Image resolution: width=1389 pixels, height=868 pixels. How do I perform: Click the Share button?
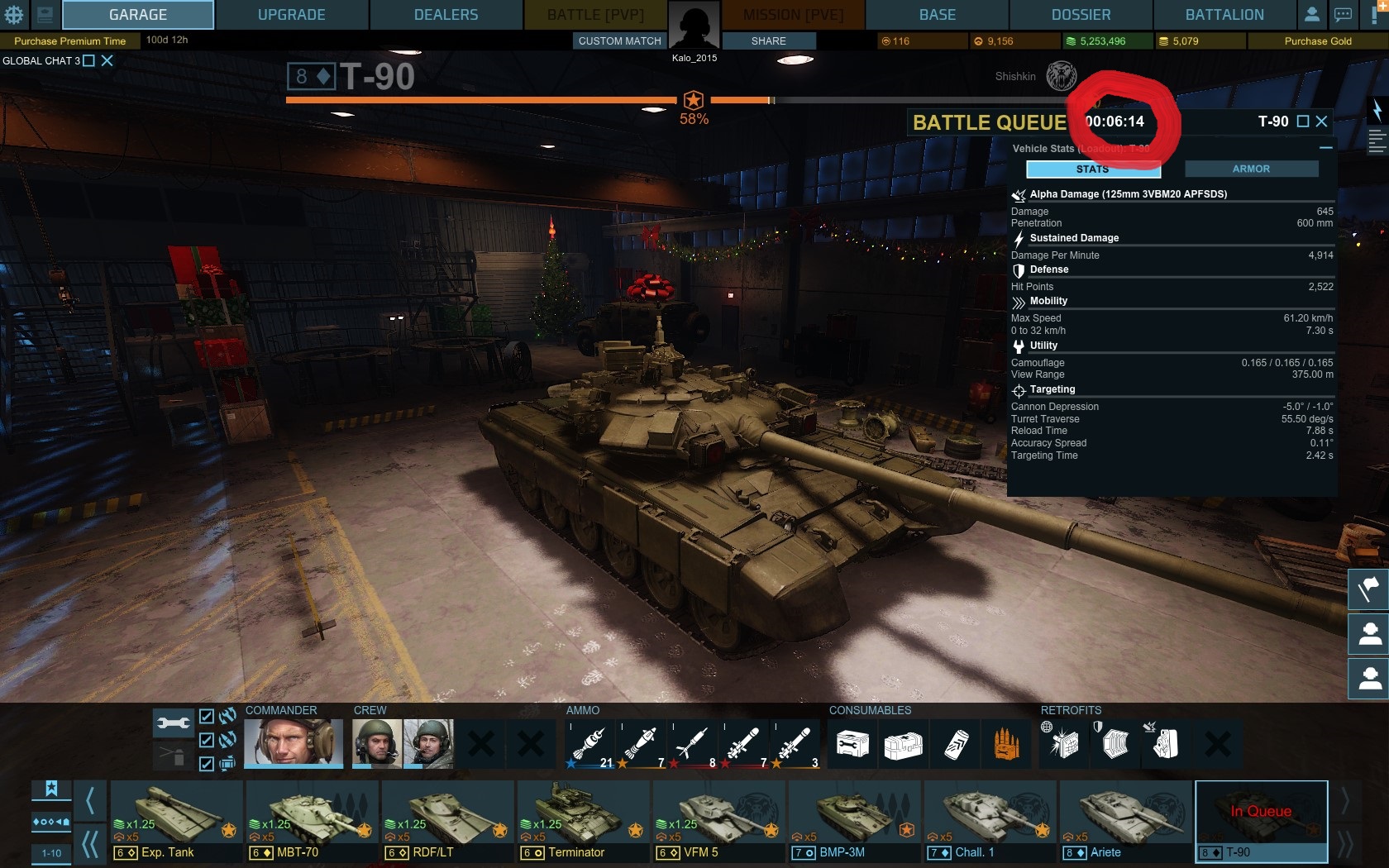(x=768, y=41)
